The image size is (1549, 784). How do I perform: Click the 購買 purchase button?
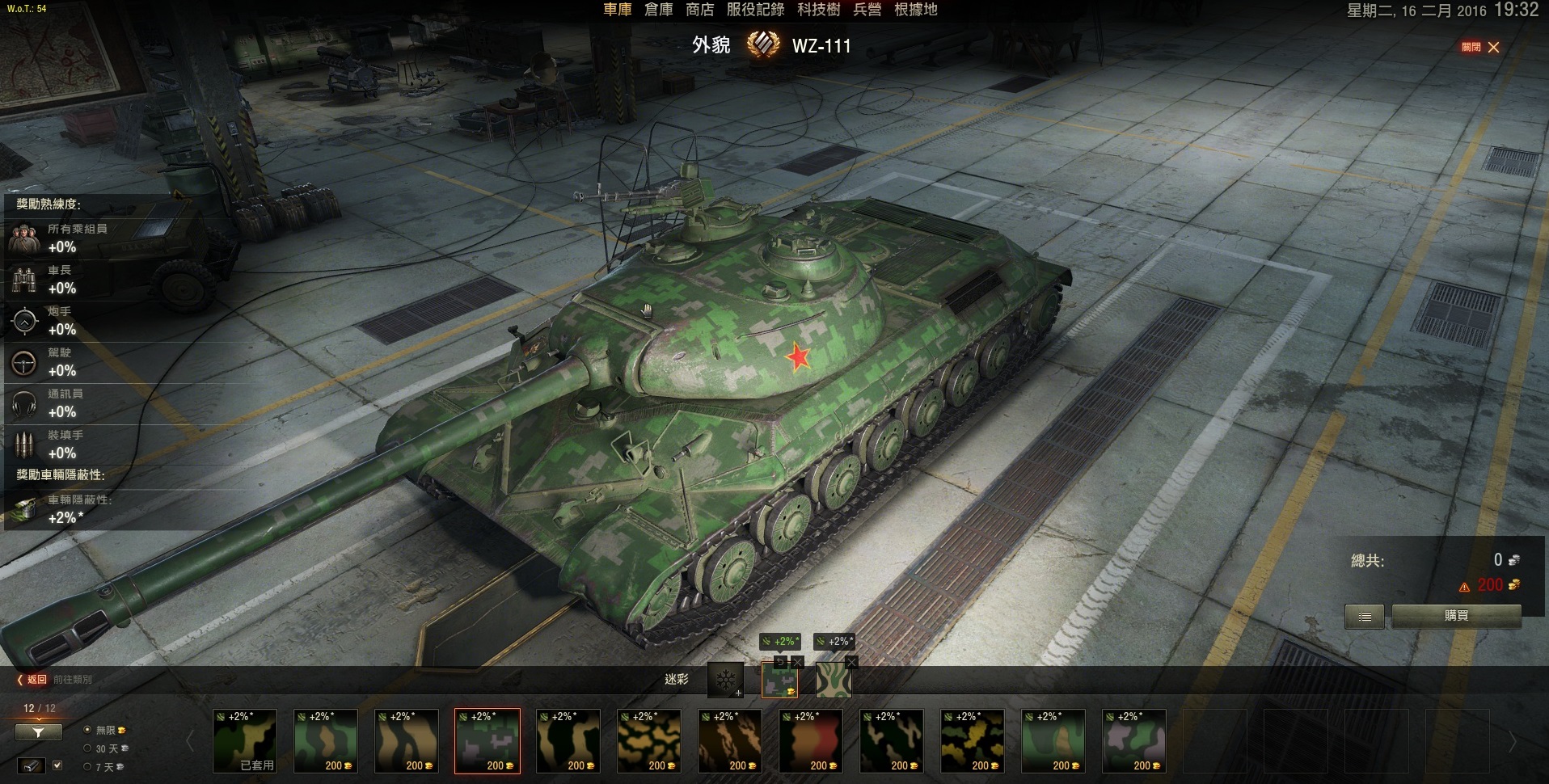point(1456,616)
